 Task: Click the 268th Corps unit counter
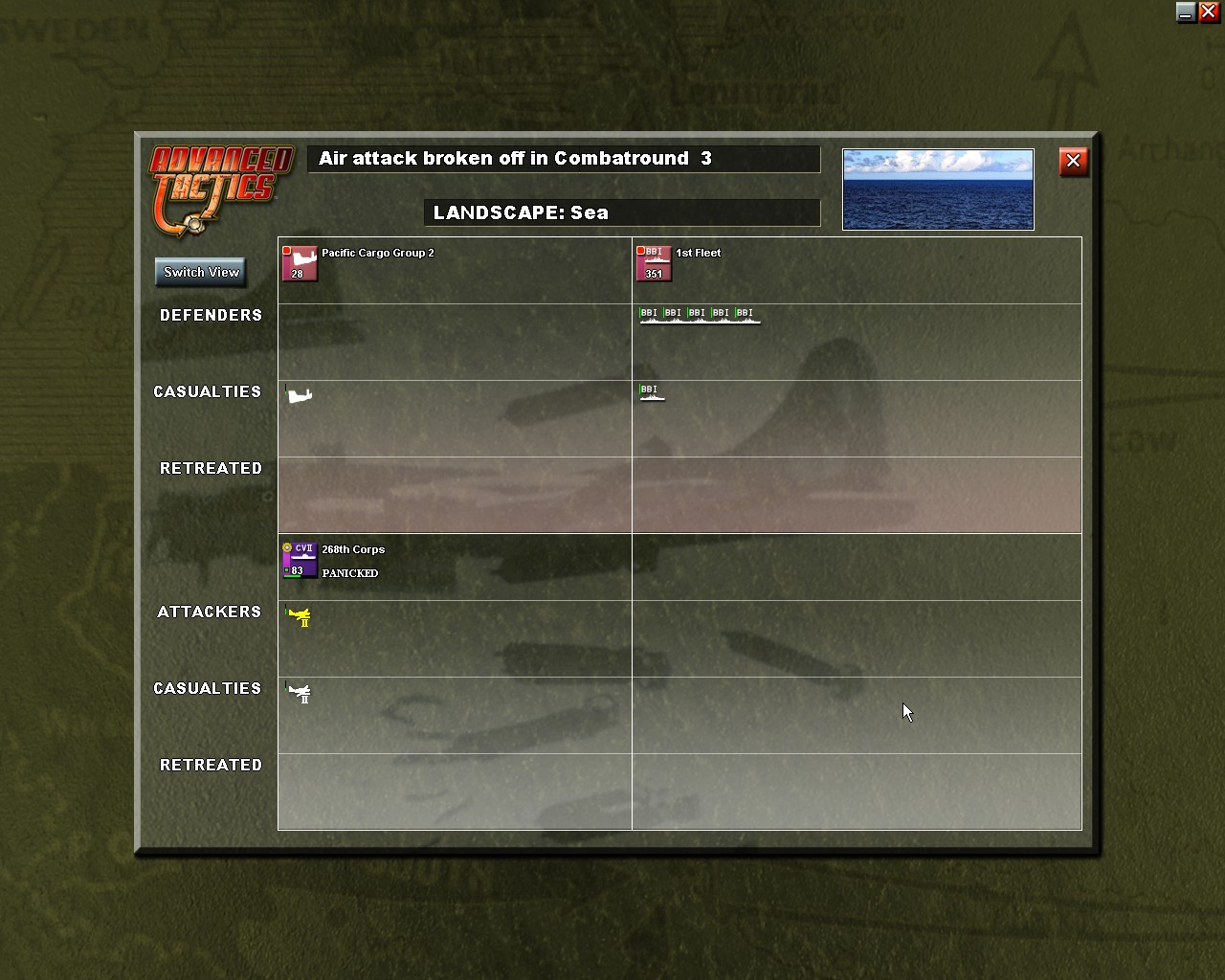pos(301,560)
